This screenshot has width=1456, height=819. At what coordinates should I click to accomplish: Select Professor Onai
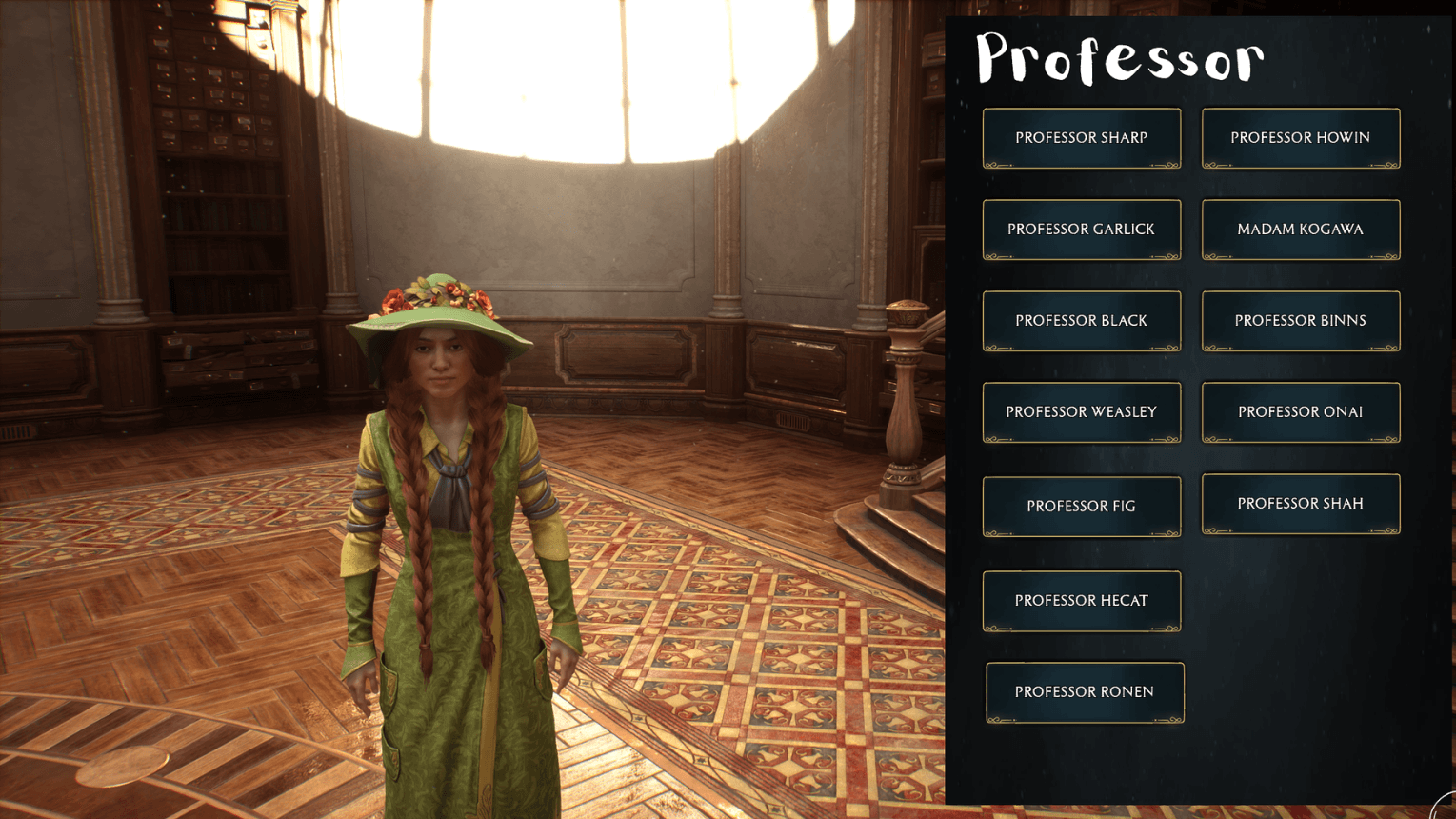[1300, 411]
